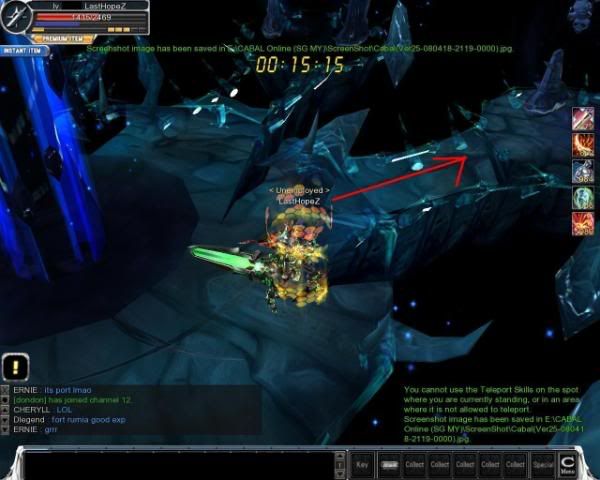Open the Premium Item panel
The image size is (600, 480).
[62, 37]
